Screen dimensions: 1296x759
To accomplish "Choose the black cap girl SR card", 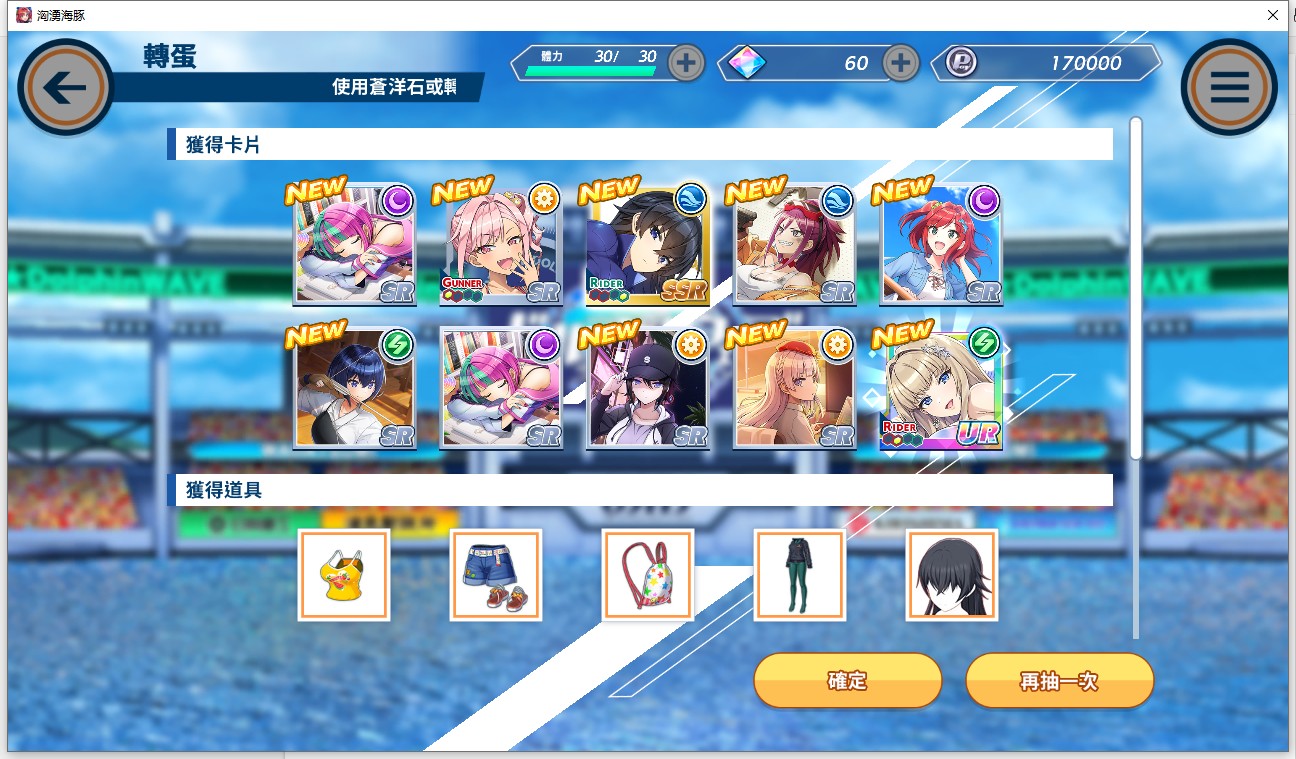I will pyautogui.click(x=648, y=389).
